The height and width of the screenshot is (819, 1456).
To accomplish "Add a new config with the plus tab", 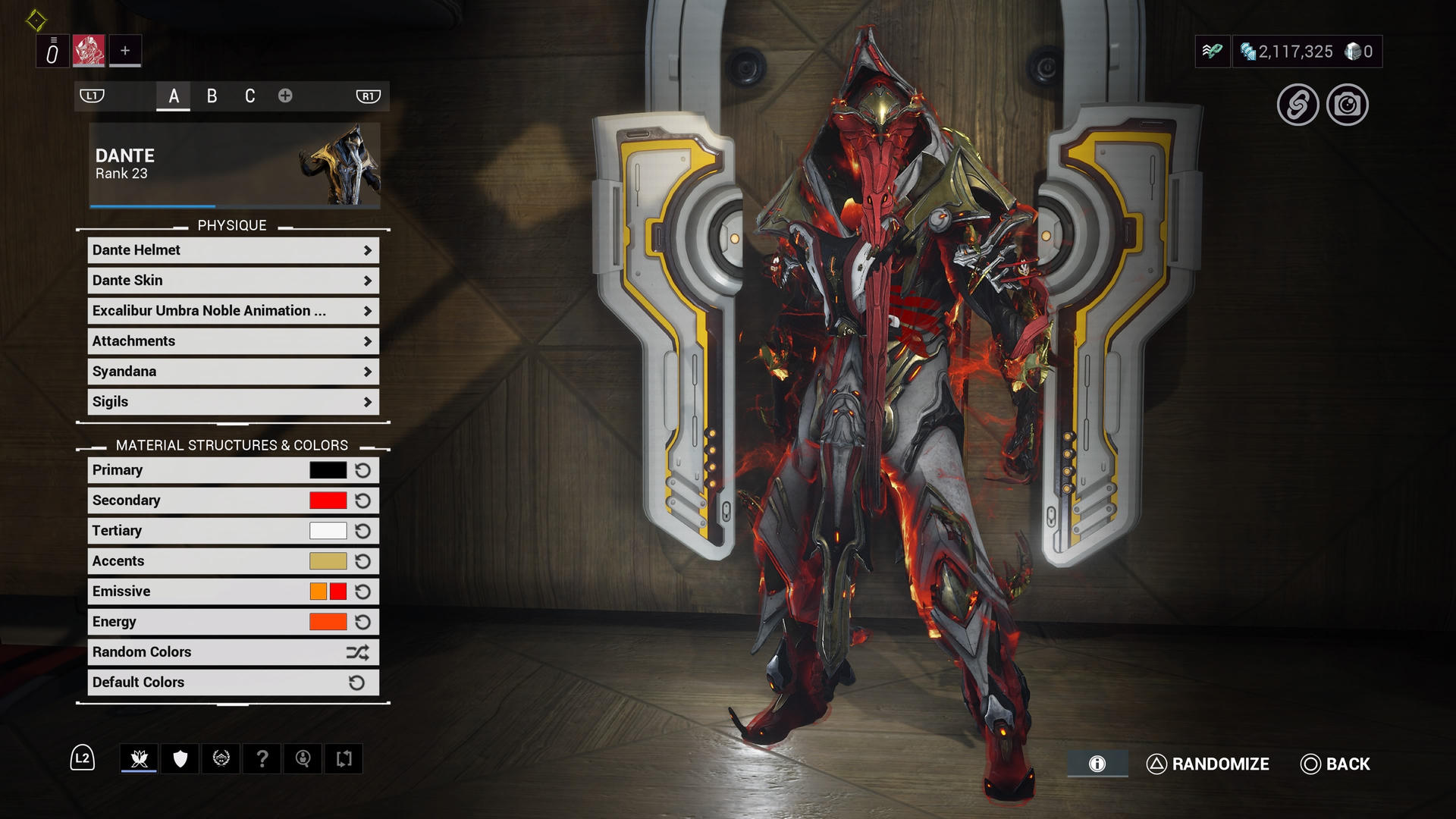I will [285, 96].
